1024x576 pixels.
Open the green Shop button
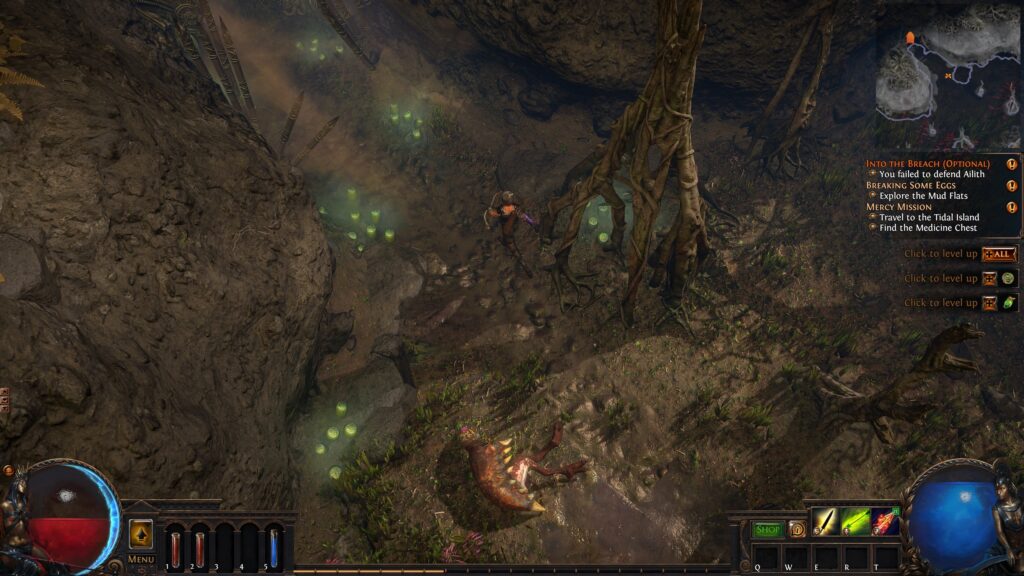[x=767, y=529]
